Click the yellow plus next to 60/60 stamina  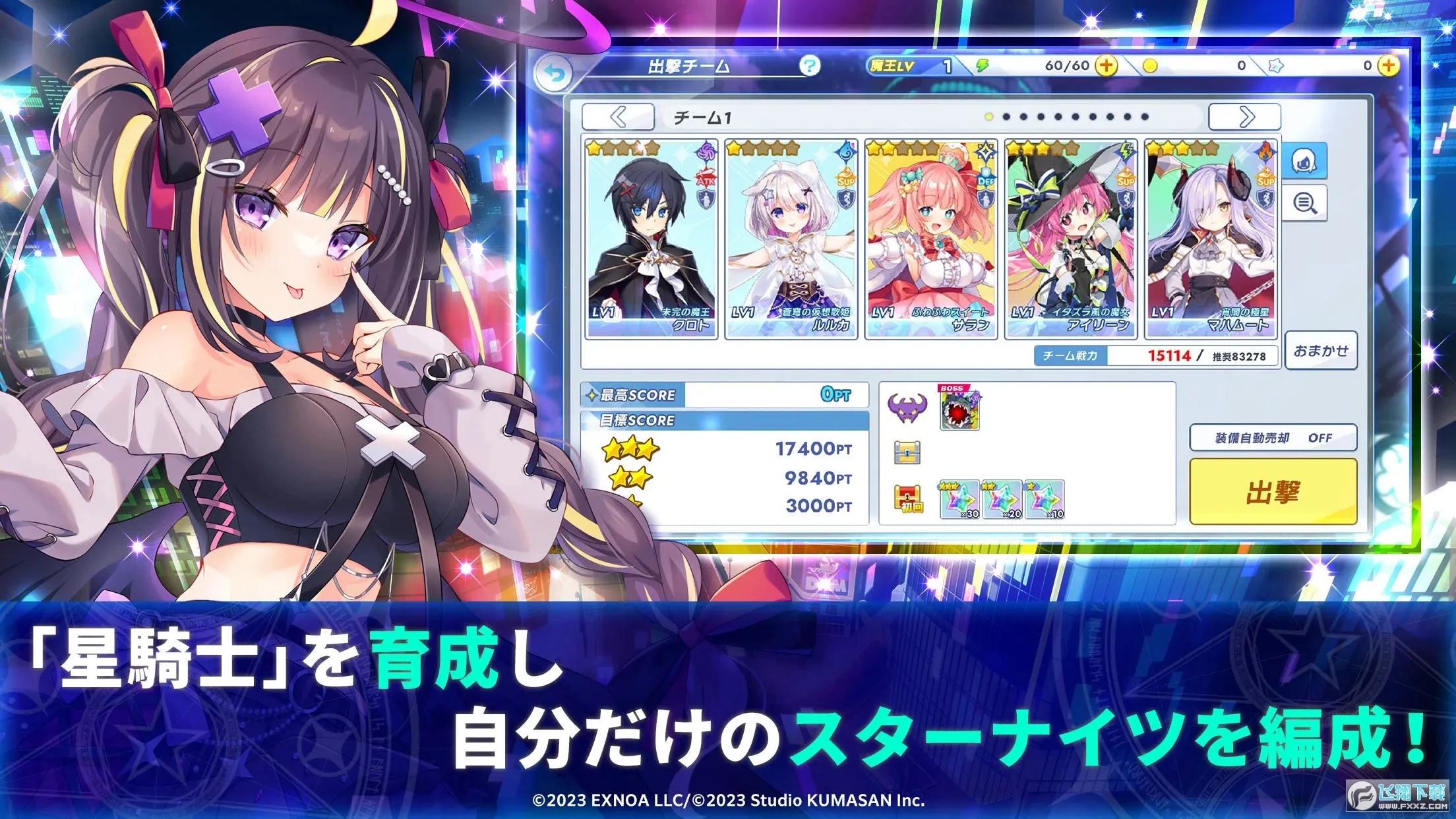coord(1105,65)
